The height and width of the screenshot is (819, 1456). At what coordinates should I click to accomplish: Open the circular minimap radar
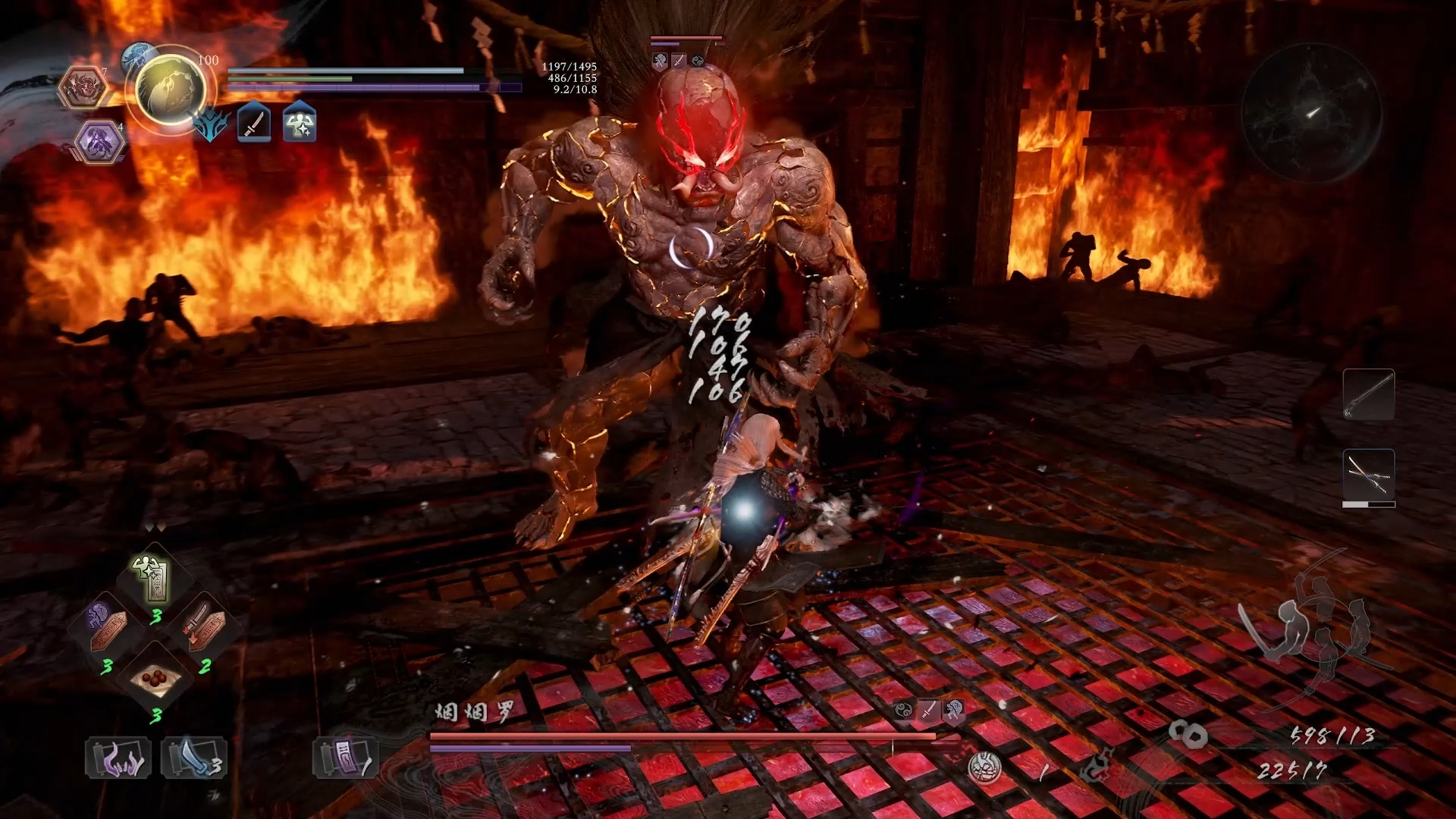[1311, 114]
